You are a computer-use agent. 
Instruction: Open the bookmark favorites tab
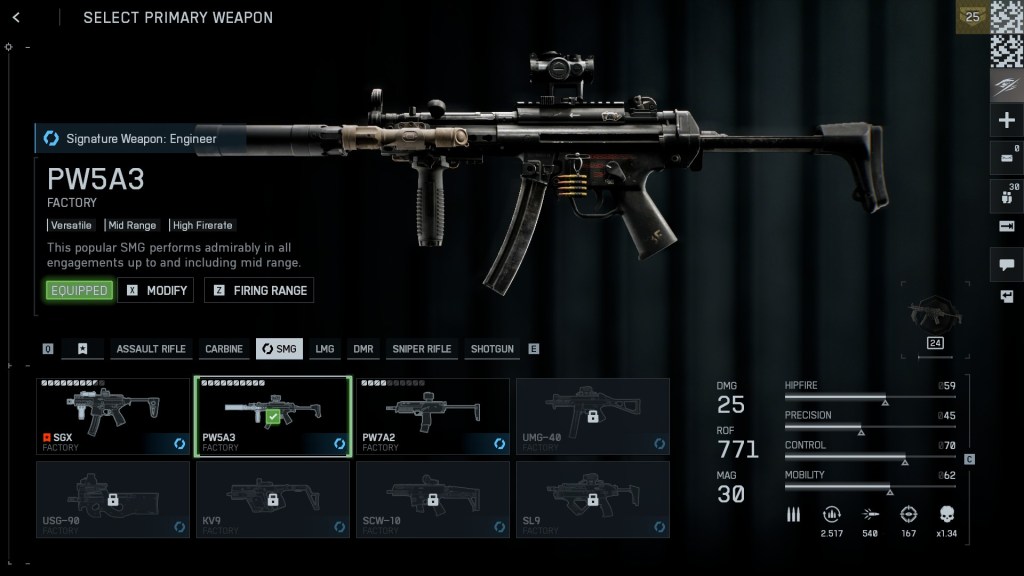click(x=83, y=349)
